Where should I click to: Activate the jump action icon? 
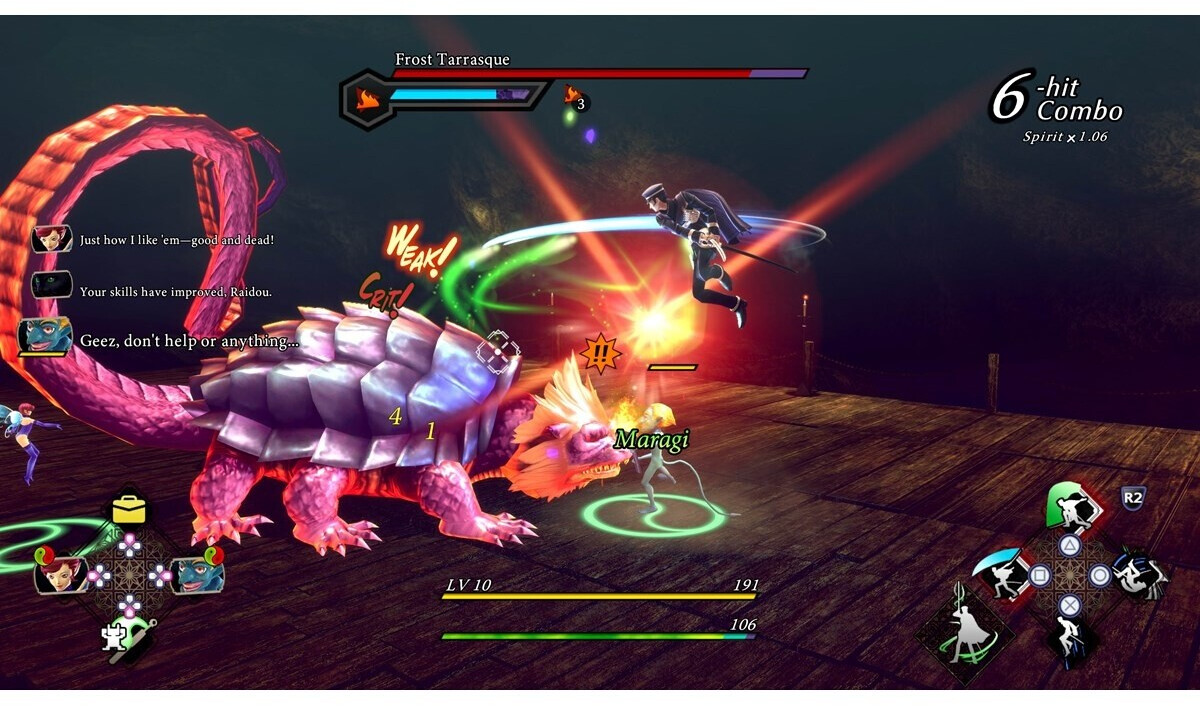pyautogui.click(x=1070, y=637)
